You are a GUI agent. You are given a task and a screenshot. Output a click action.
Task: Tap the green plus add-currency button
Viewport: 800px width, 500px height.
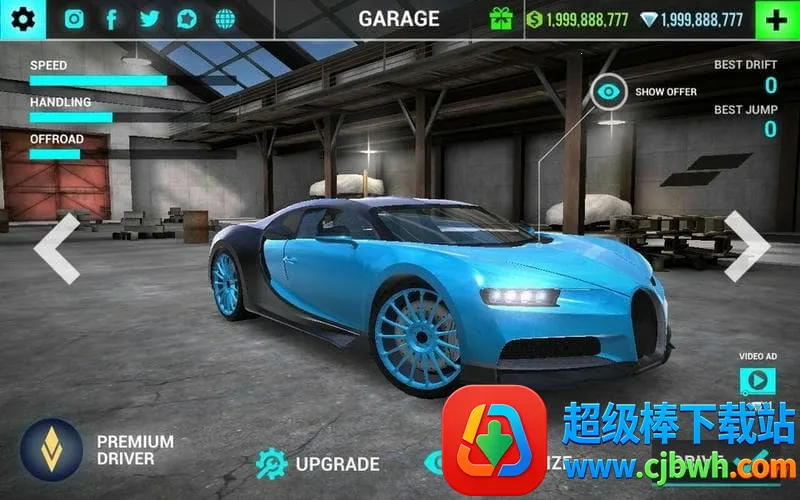click(776, 19)
